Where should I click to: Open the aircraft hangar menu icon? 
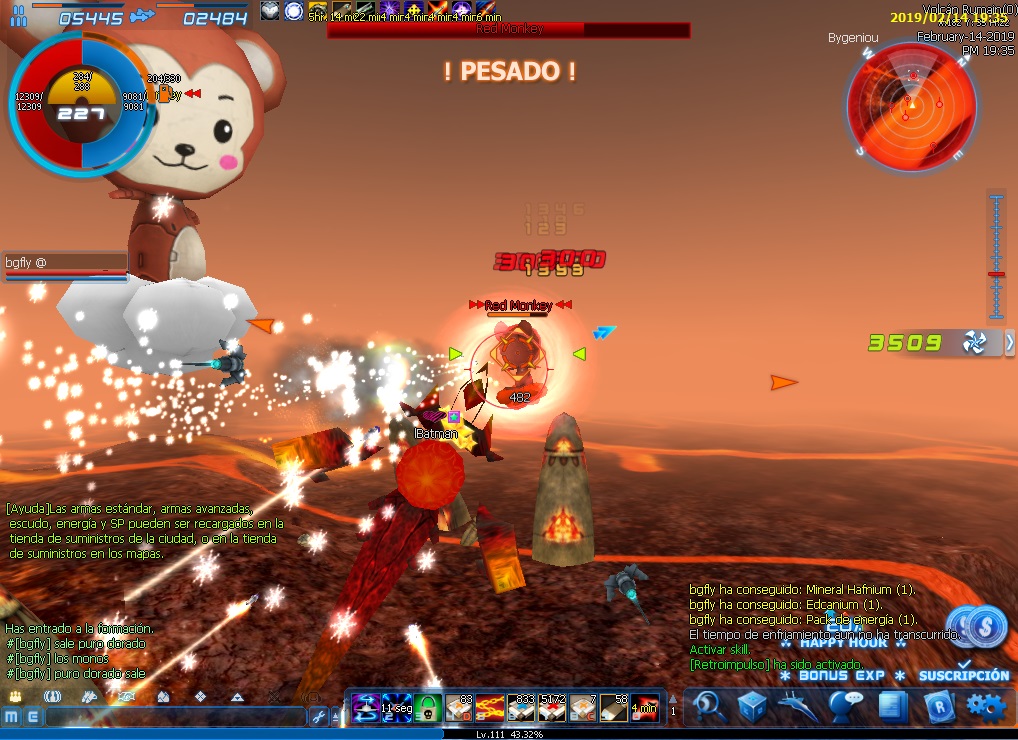coord(799,707)
